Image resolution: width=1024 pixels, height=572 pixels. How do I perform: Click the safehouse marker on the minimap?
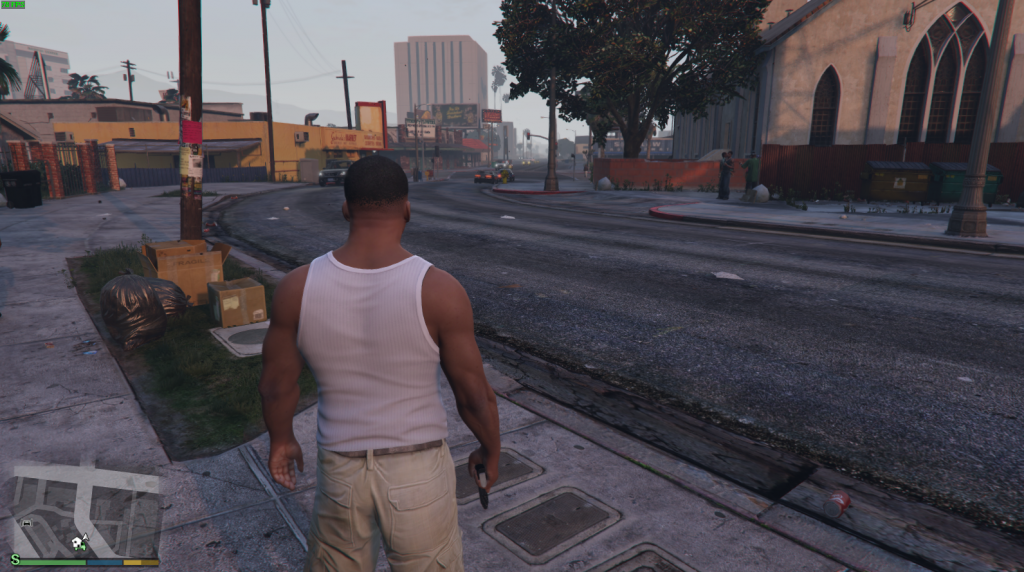76,543
